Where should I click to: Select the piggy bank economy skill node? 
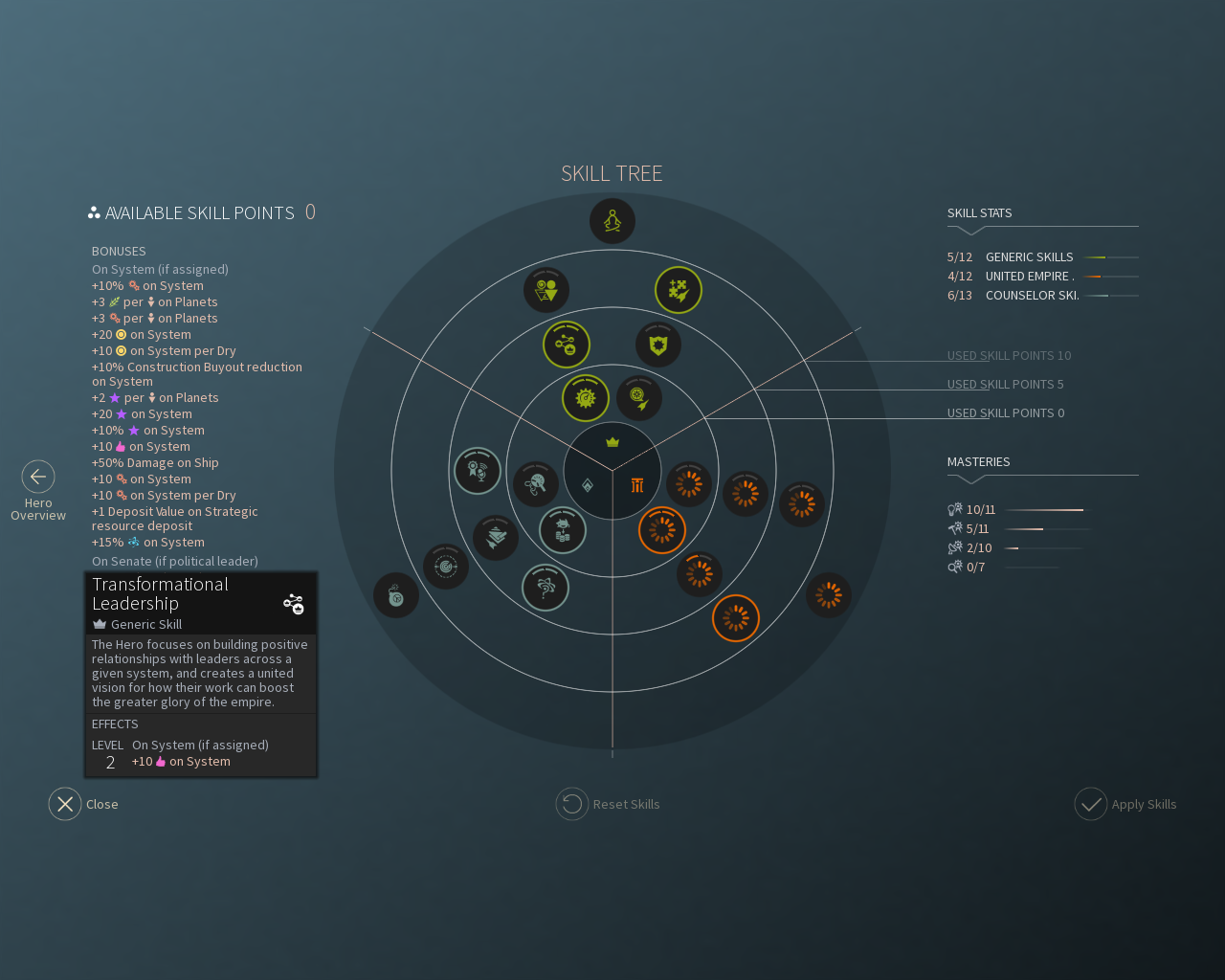[563, 530]
